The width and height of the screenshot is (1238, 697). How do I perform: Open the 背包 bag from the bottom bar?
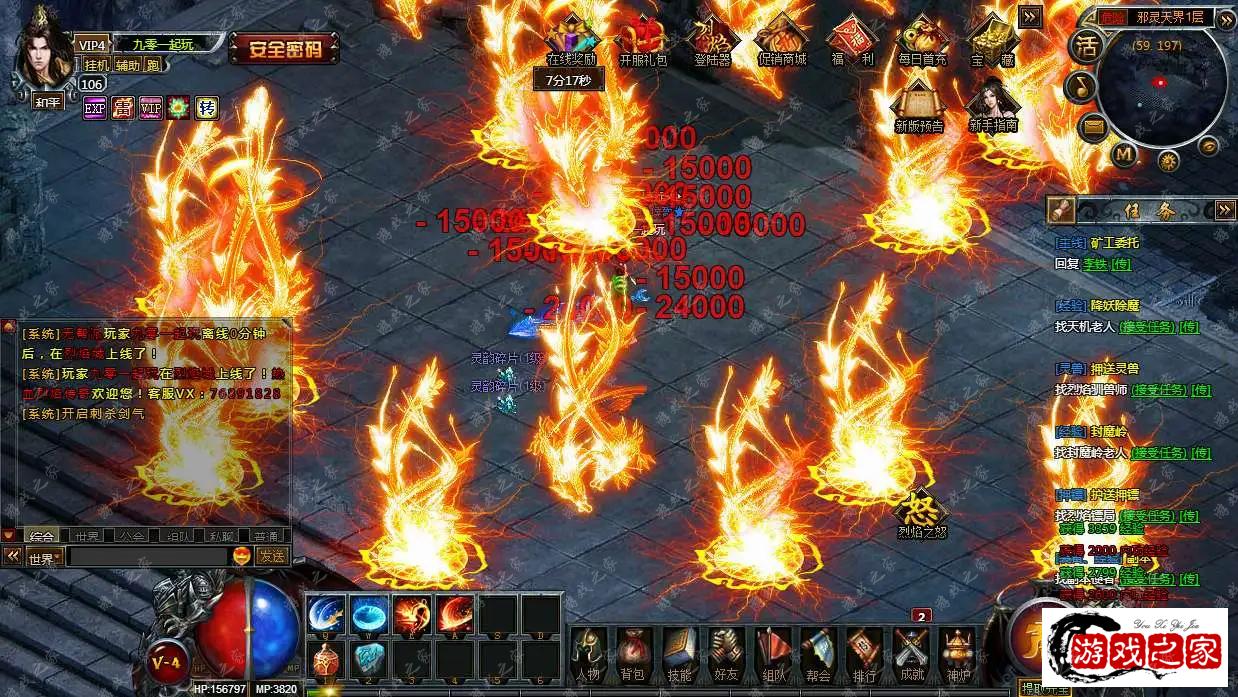632,653
